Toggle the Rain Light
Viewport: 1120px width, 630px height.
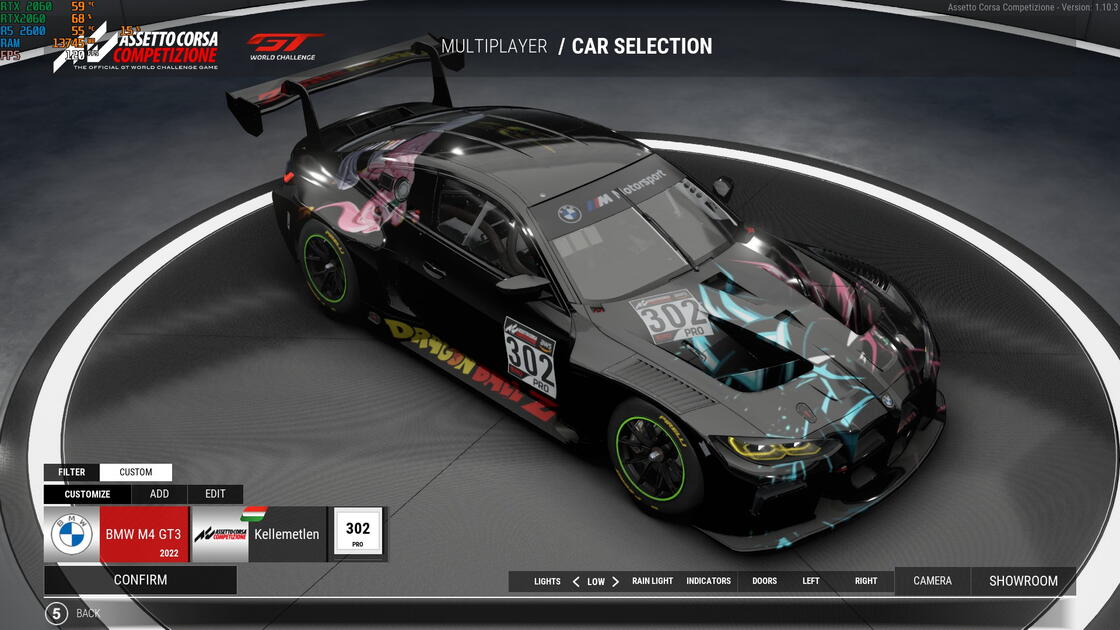(652, 581)
